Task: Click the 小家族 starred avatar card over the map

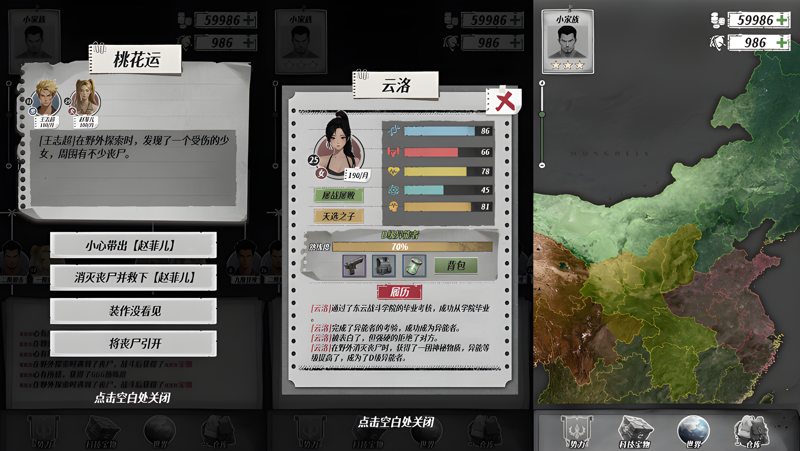Action: tap(567, 42)
